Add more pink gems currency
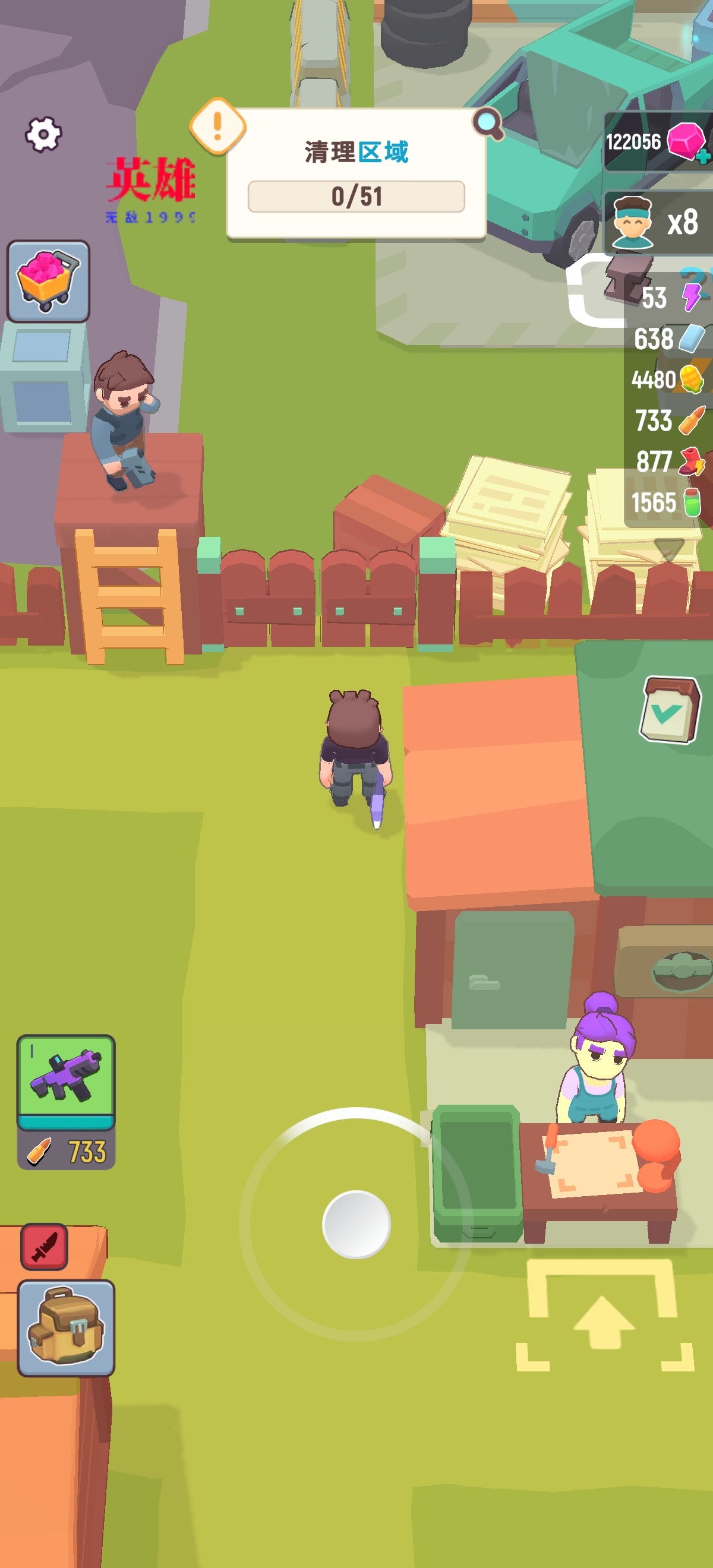This screenshot has width=713, height=1568. (x=703, y=156)
